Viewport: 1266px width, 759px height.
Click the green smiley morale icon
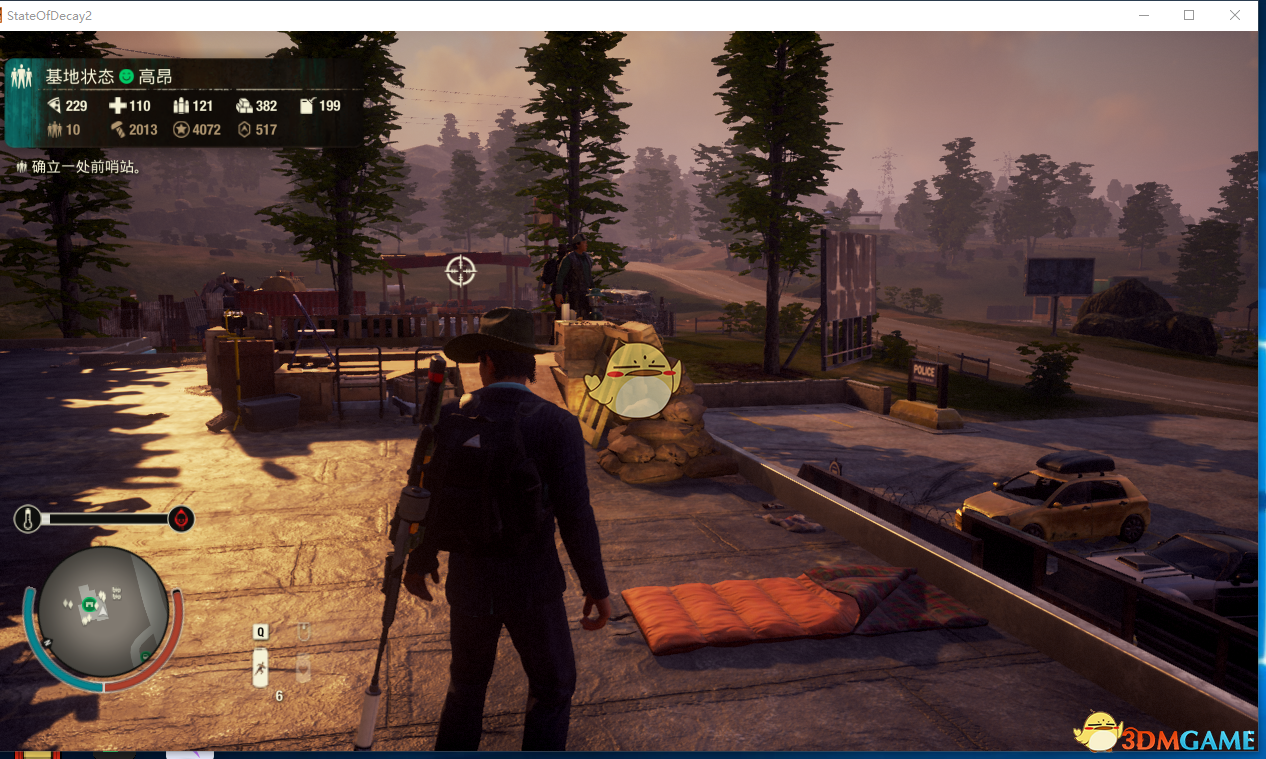(x=126, y=77)
